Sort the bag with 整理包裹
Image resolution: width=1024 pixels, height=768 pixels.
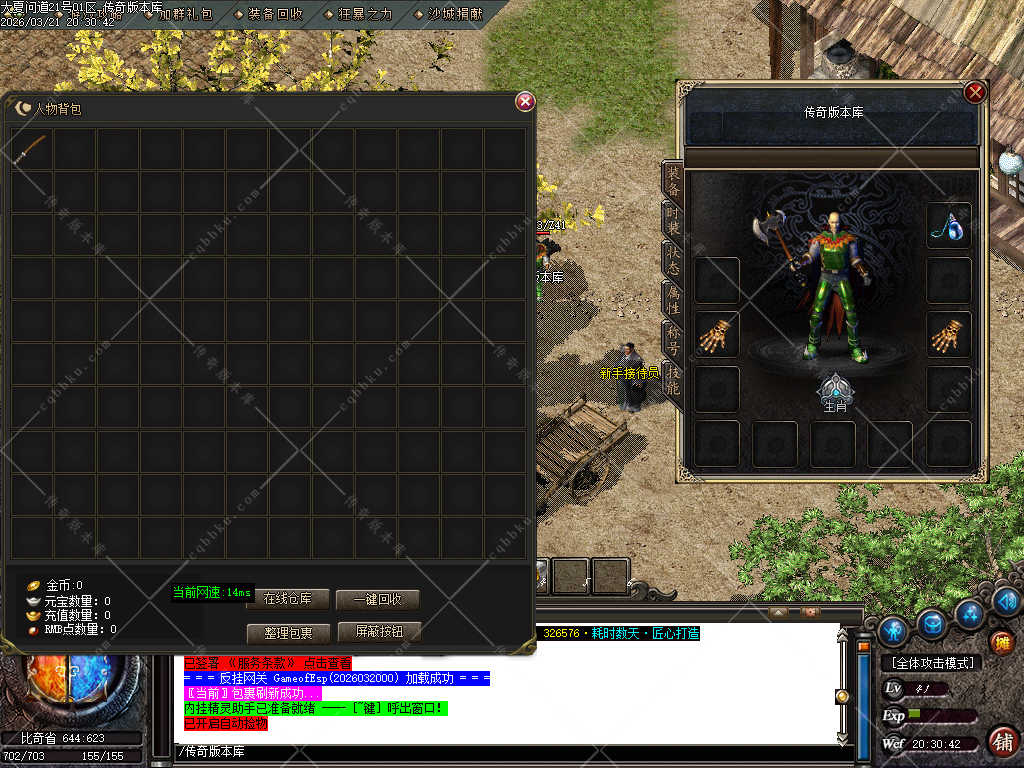click(288, 633)
